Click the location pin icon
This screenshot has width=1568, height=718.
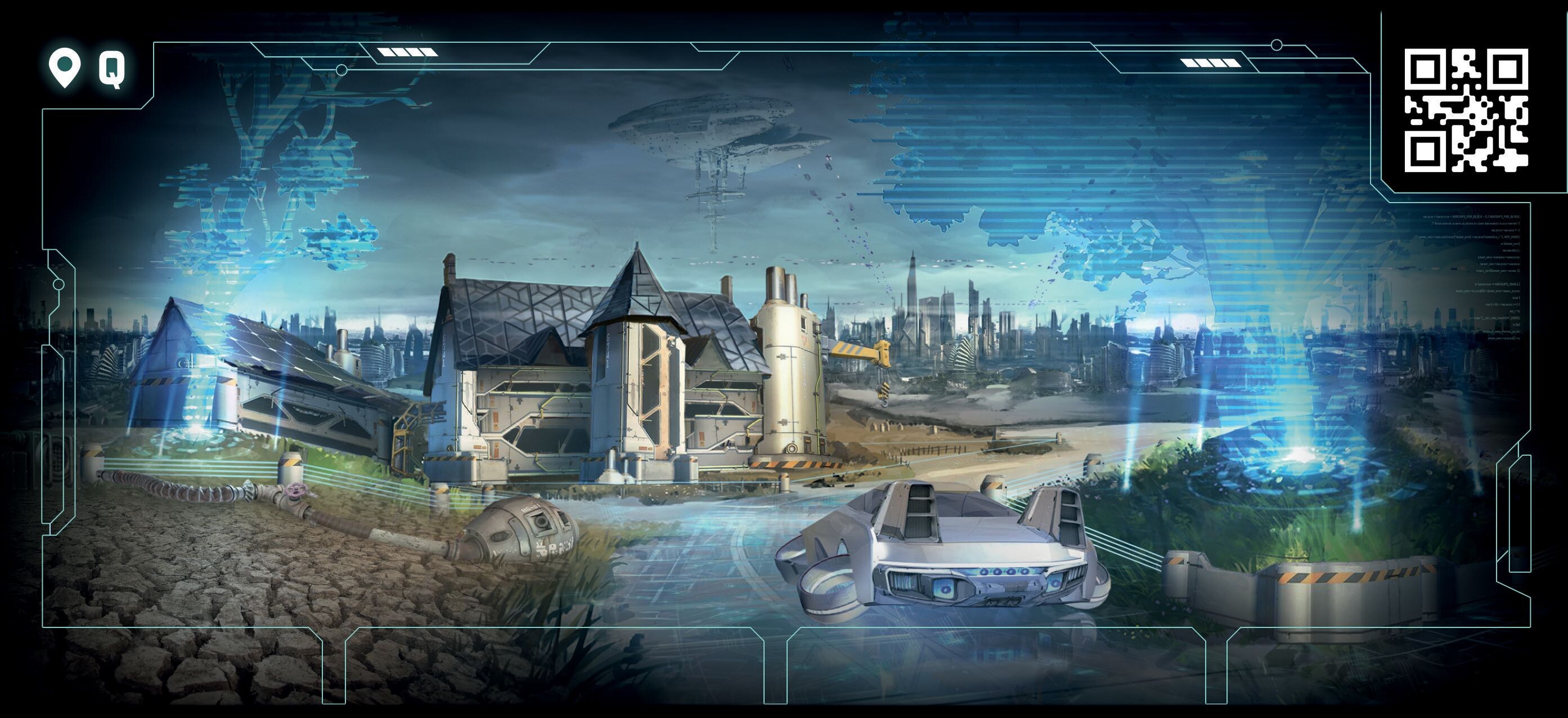pyautogui.click(x=65, y=68)
